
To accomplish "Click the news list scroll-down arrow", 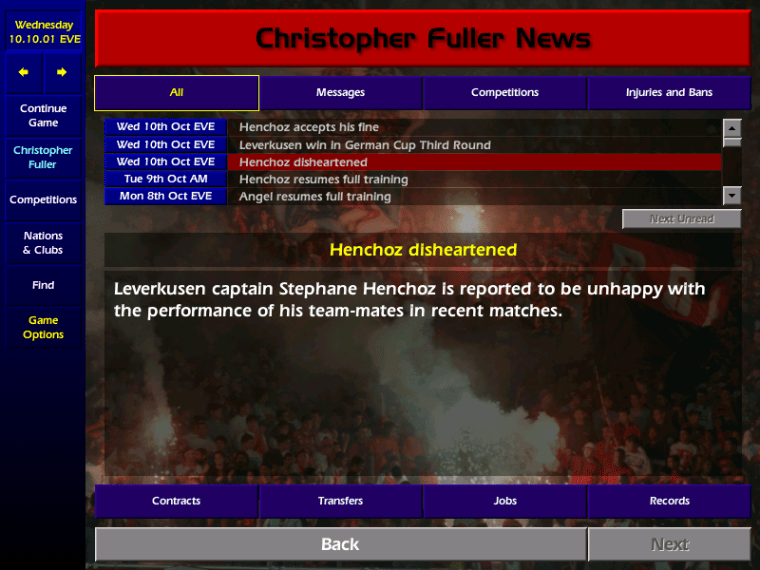I will click(x=732, y=196).
